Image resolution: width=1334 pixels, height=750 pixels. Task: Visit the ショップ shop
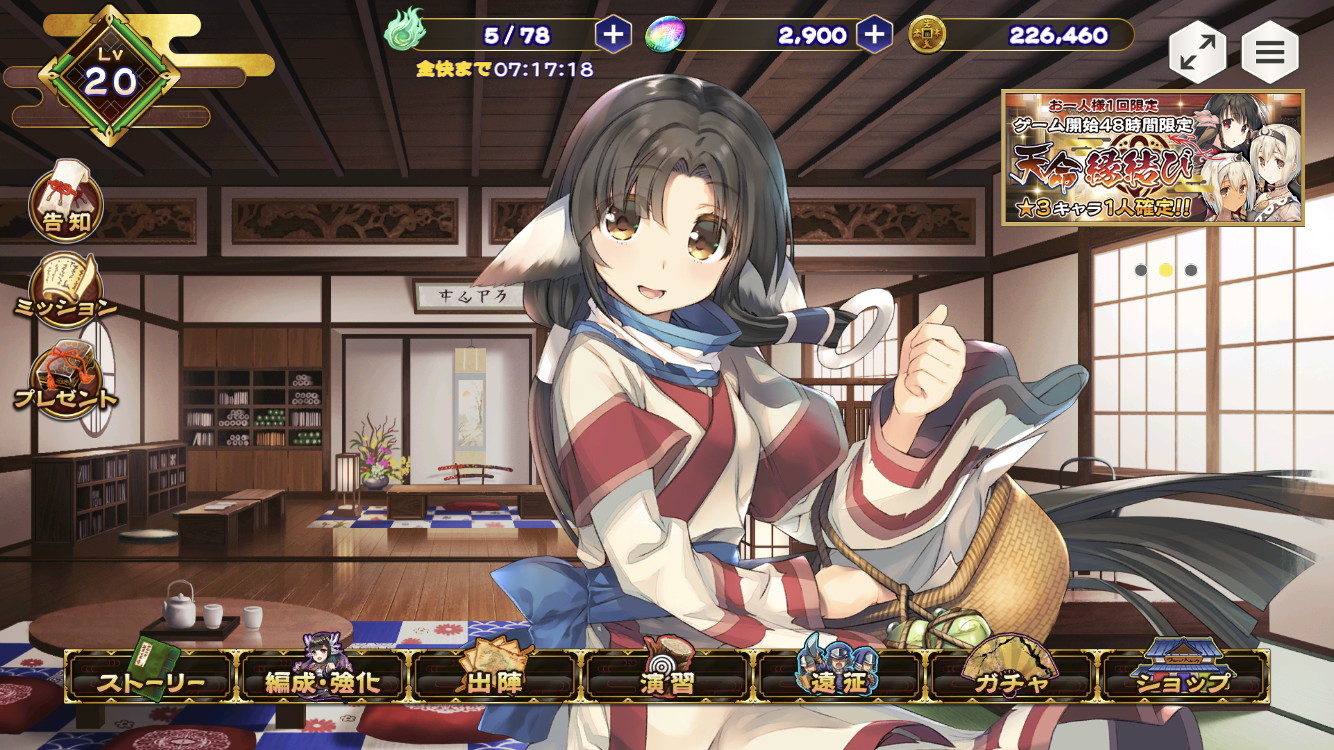tap(1185, 679)
